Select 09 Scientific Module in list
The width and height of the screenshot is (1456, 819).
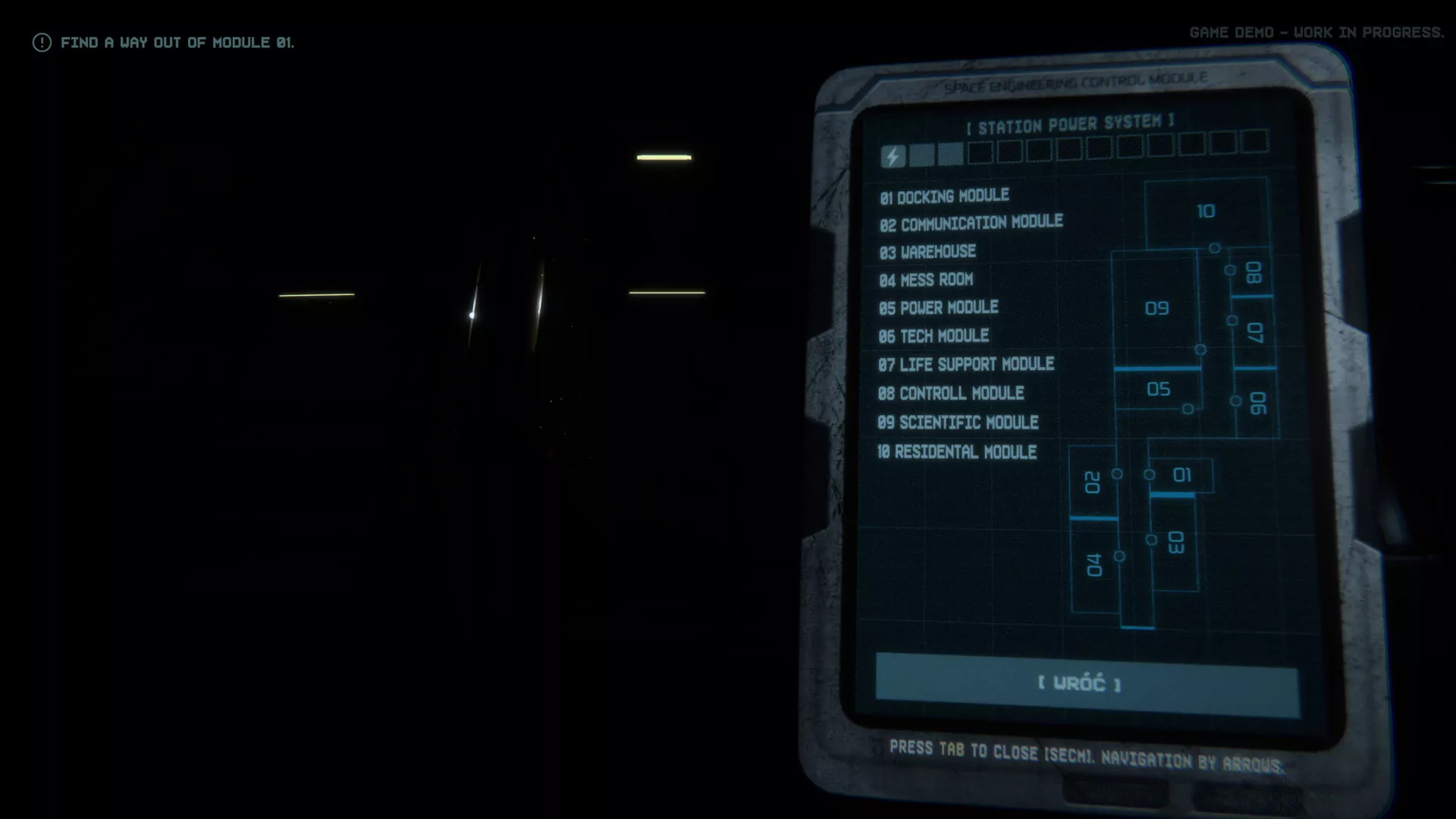958,422
